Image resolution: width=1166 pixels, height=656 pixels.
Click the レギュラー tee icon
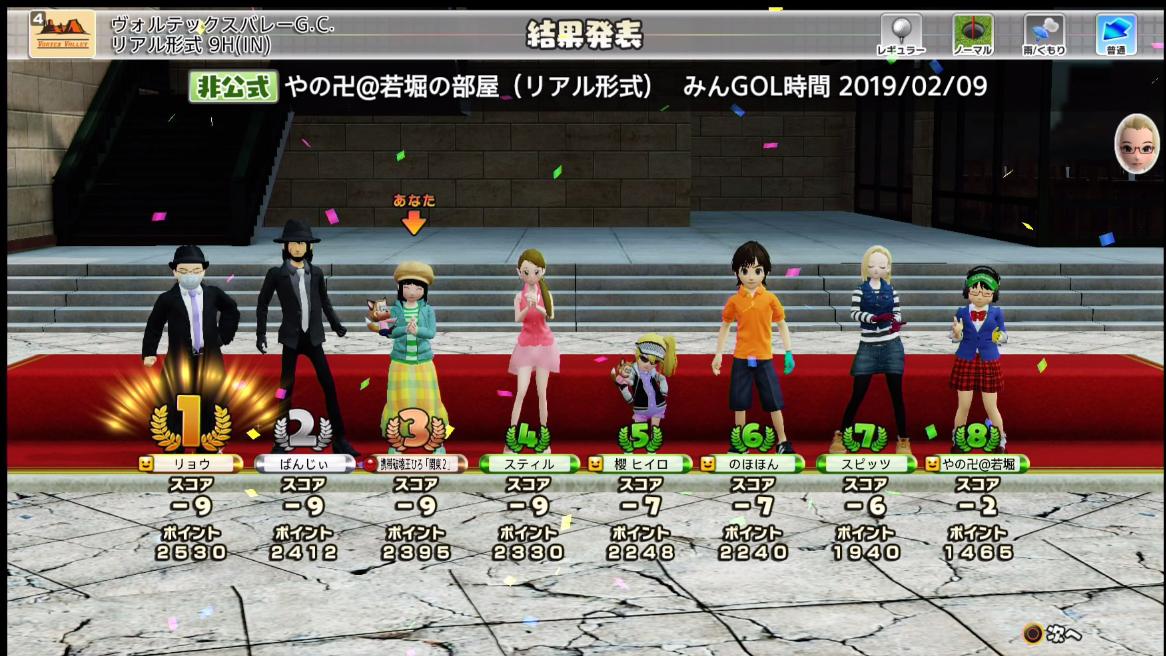pos(900,34)
